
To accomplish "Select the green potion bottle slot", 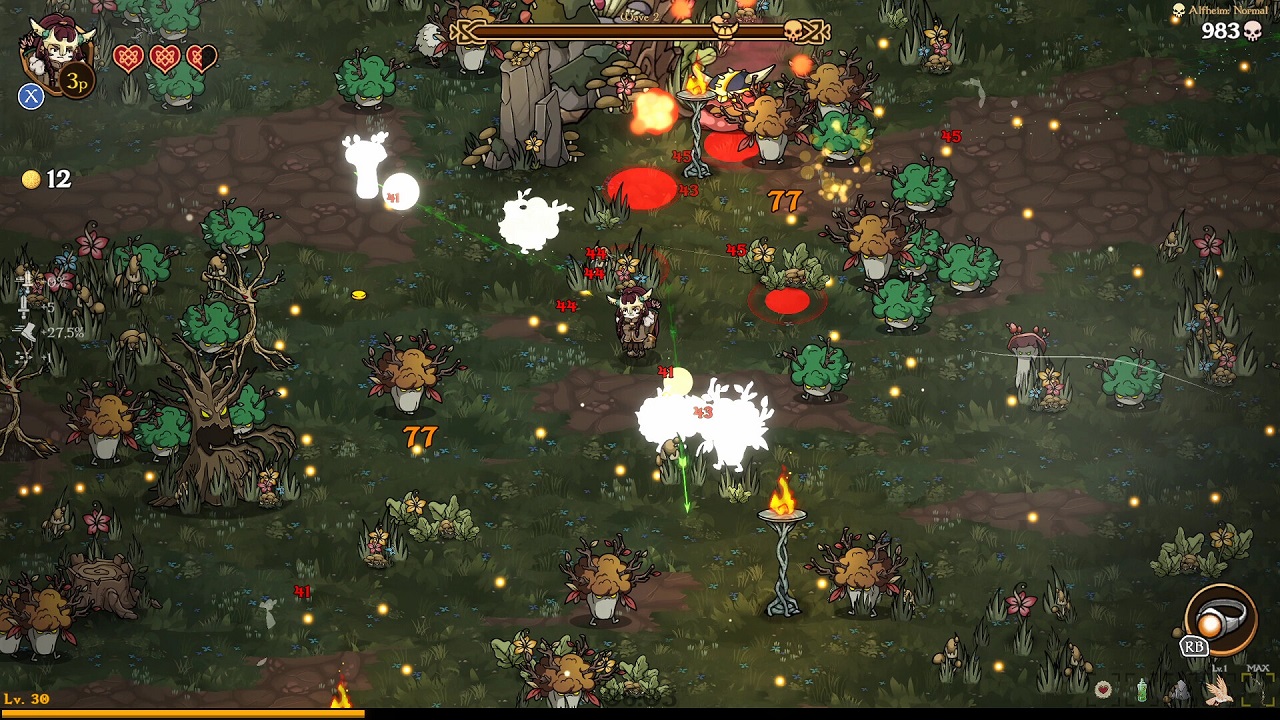I will tap(1142, 689).
